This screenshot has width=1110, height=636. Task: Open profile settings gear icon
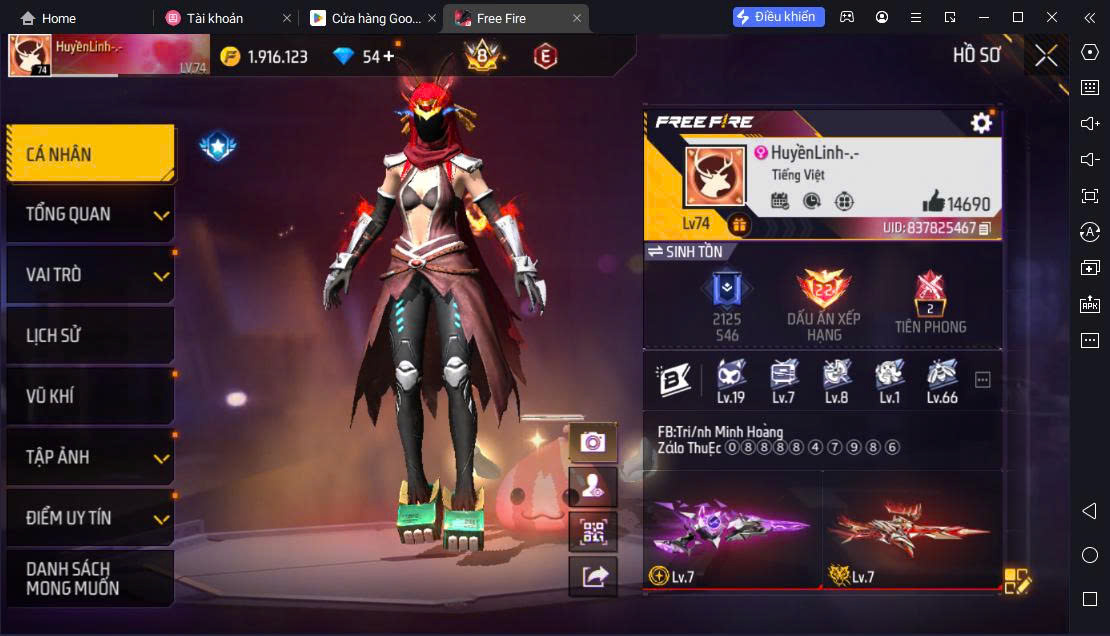pyautogui.click(x=982, y=123)
